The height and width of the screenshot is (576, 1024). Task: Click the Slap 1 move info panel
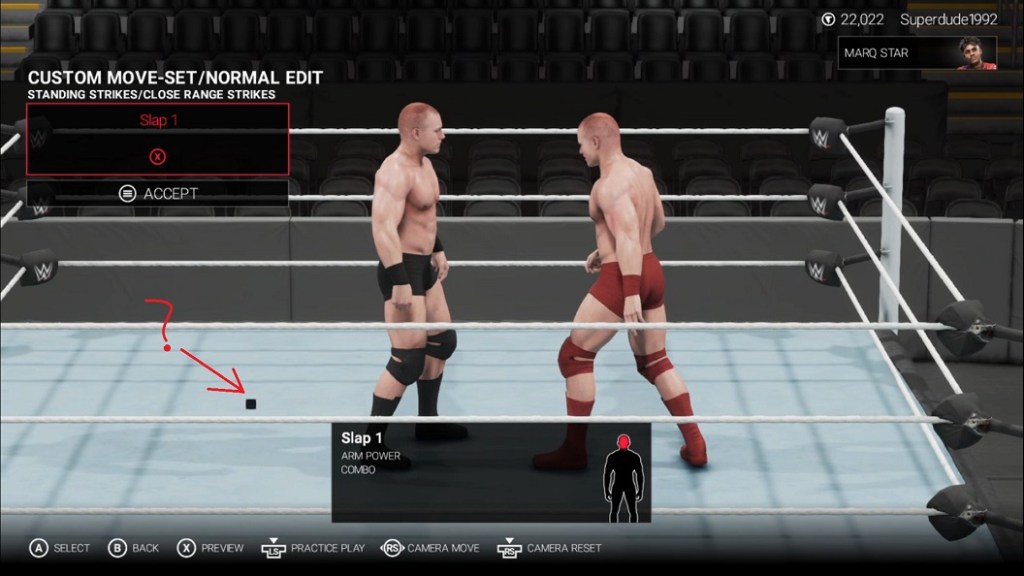(491, 472)
